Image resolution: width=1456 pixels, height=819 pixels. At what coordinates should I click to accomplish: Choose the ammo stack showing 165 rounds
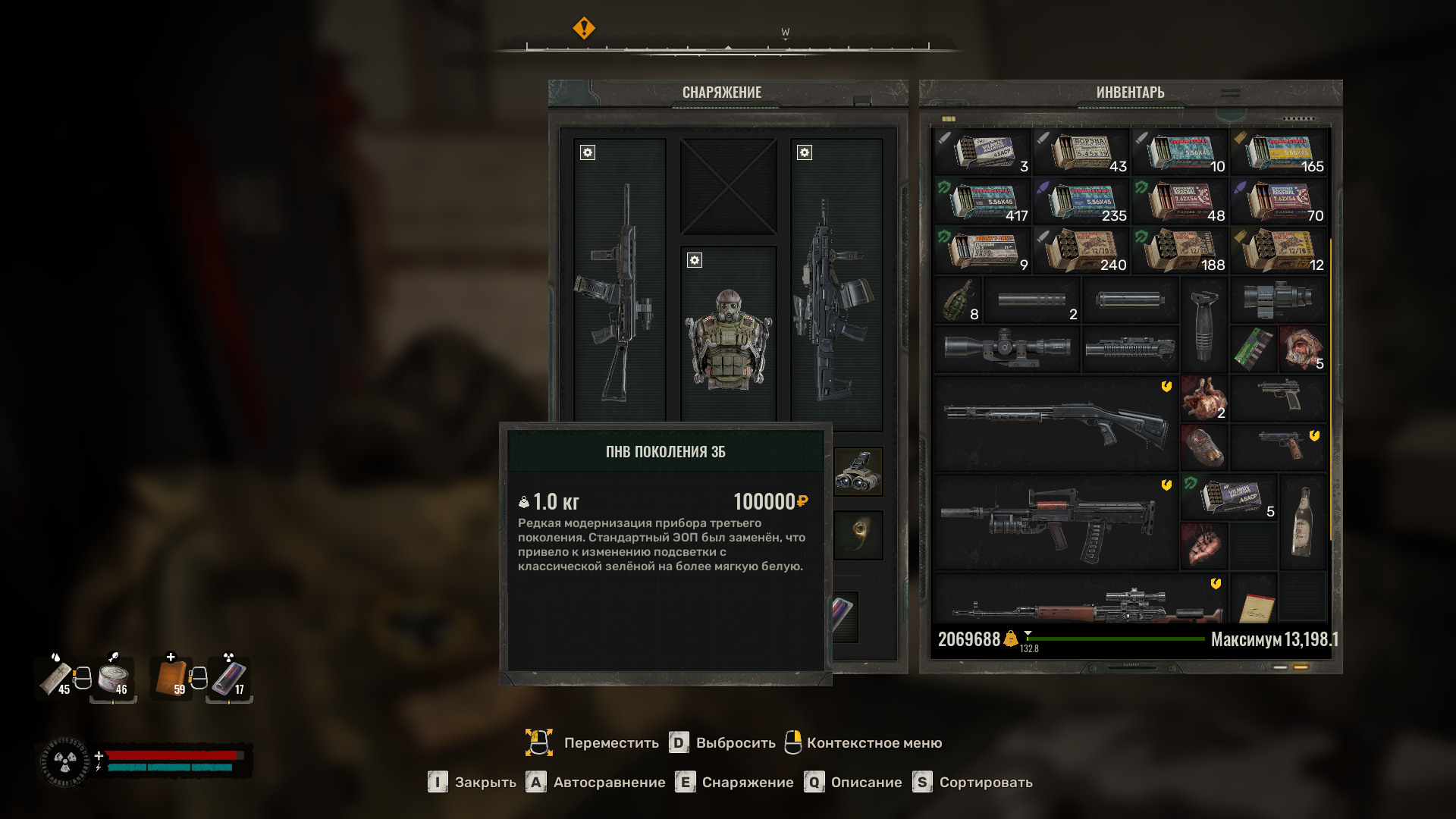1279,152
